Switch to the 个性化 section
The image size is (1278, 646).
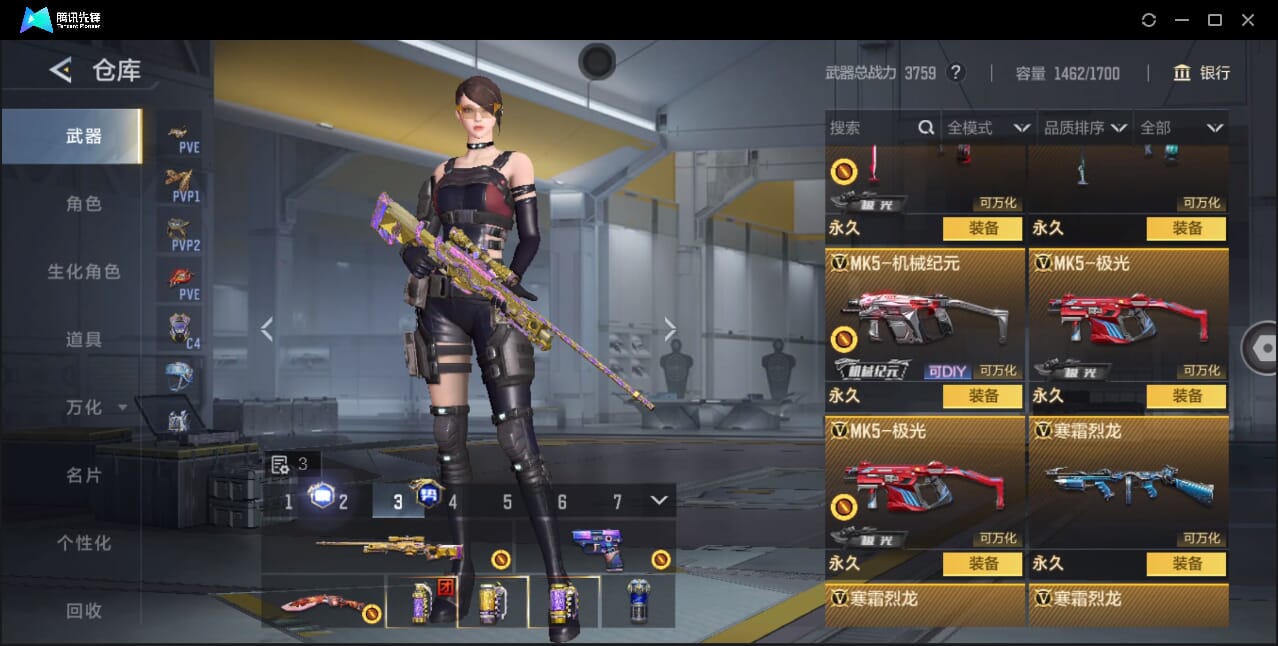click(84, 544)
